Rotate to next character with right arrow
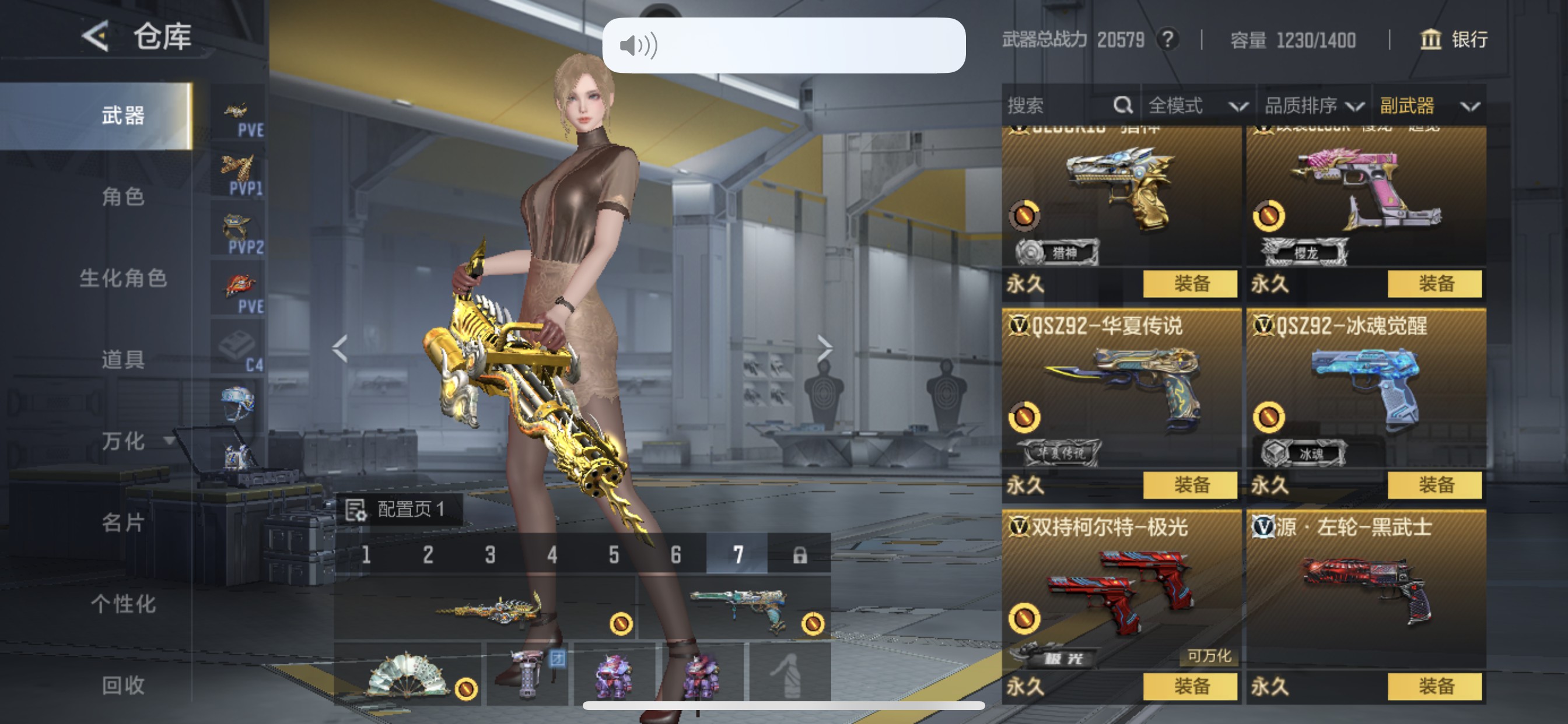 (x=824, y=348)
